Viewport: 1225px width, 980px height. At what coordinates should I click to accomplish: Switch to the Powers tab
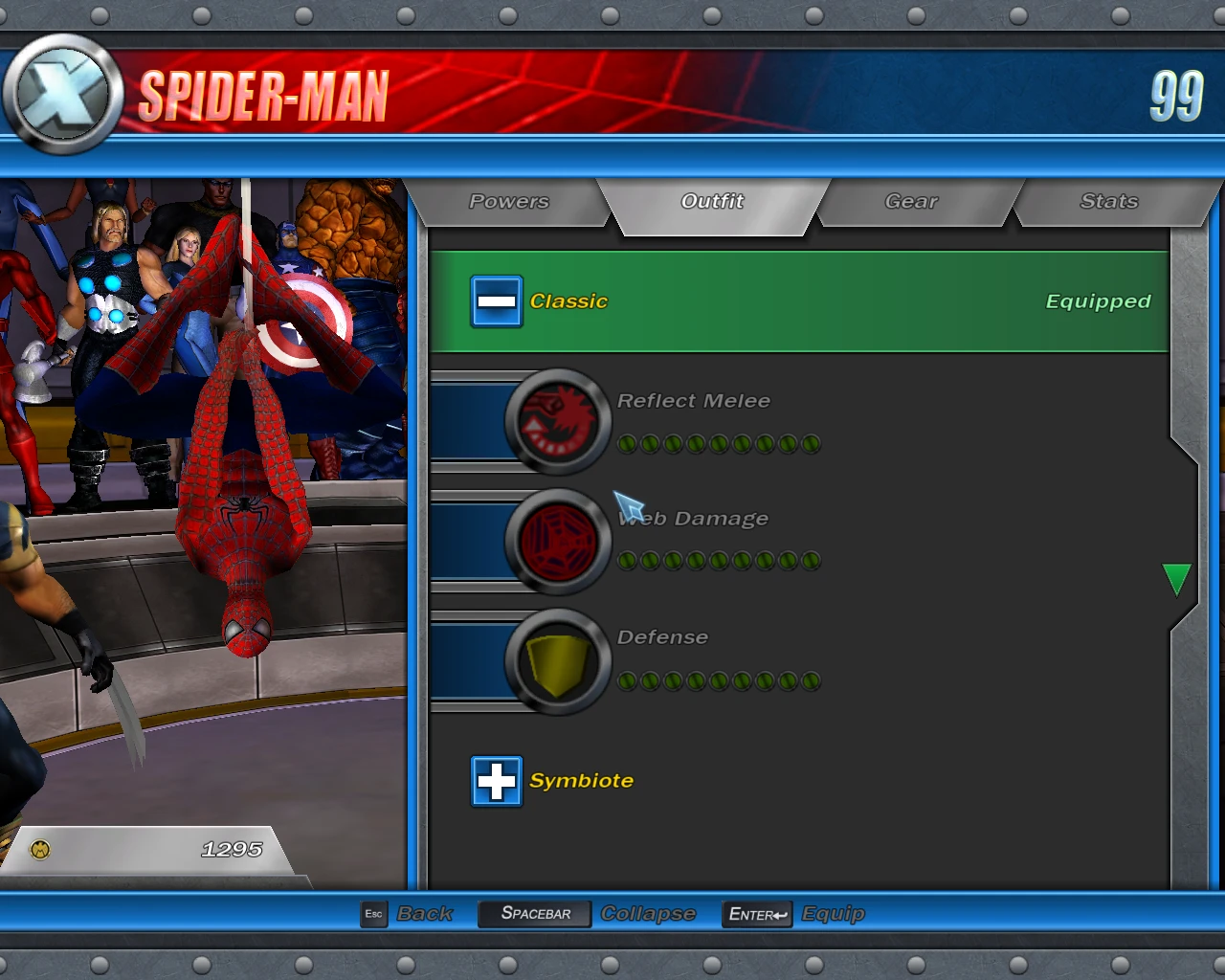click(x=509, y=201)
